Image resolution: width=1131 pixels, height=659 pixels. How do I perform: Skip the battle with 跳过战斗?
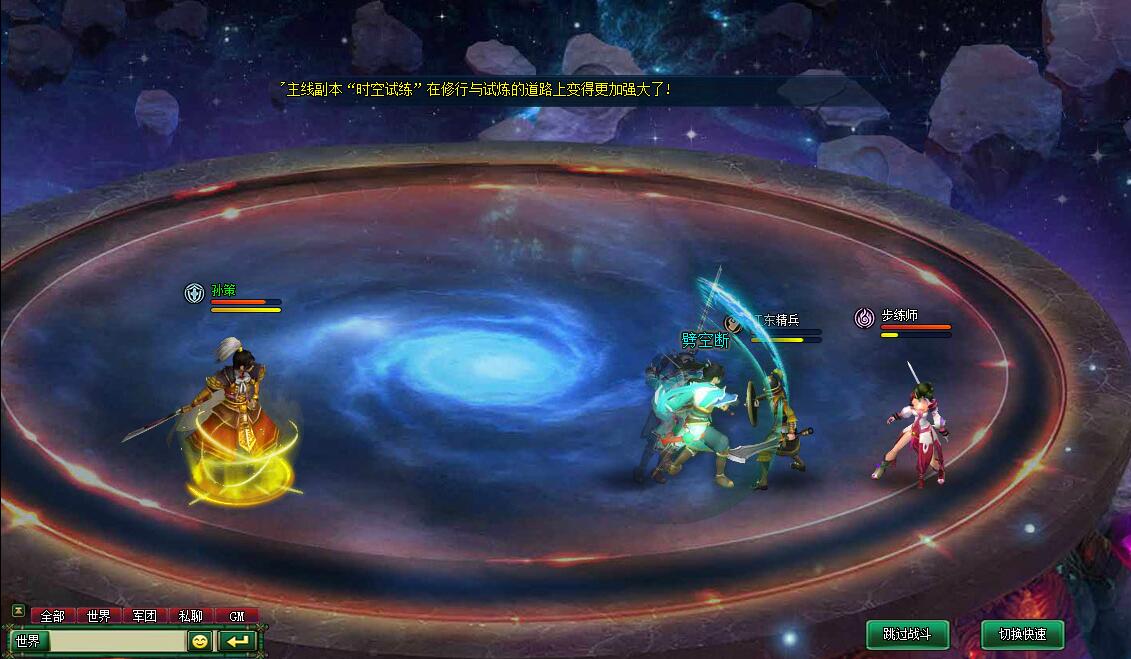pos(907,634)
